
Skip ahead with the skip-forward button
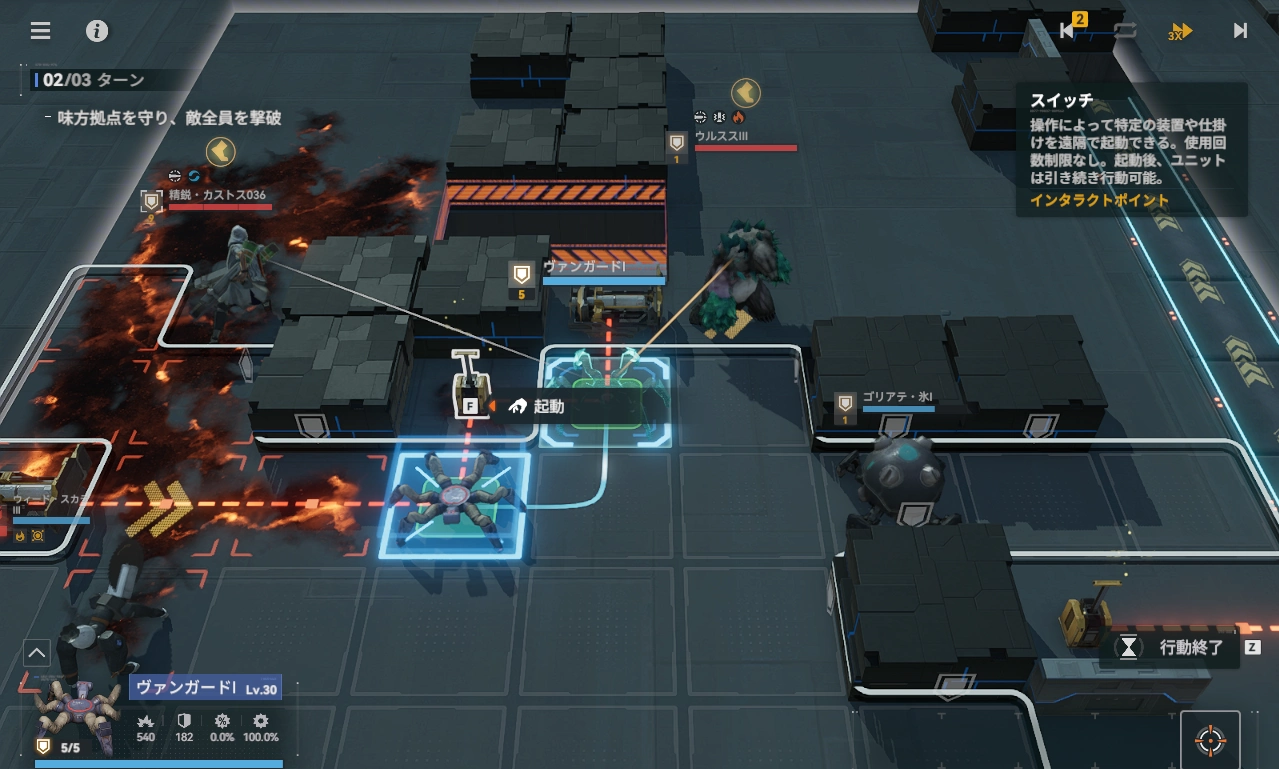[x=1240, y=30]
